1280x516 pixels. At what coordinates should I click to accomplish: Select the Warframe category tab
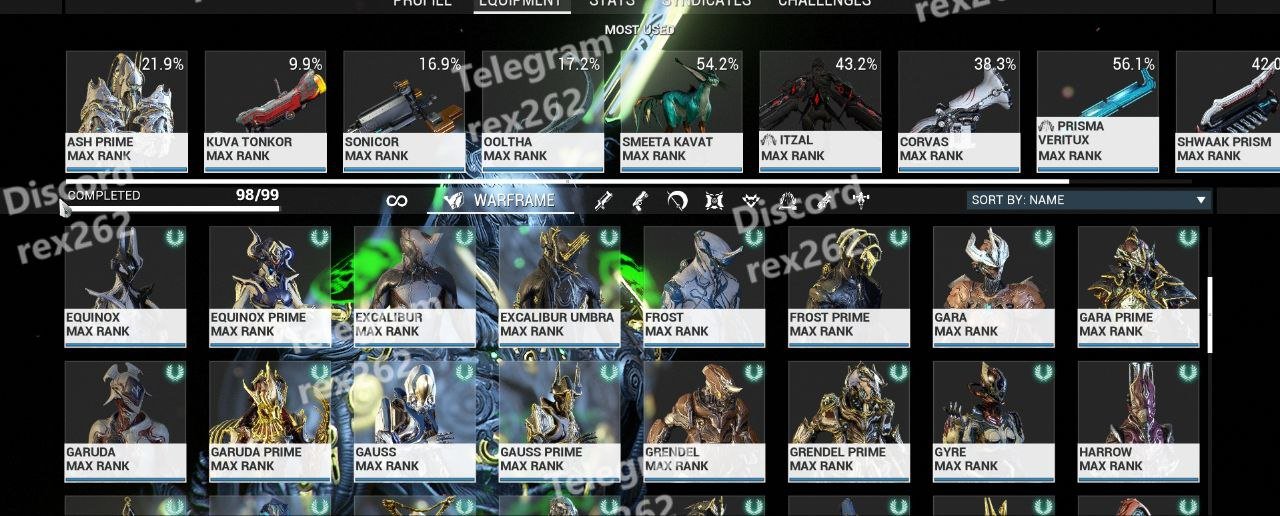pyautogui.click(x=502, y=200)
